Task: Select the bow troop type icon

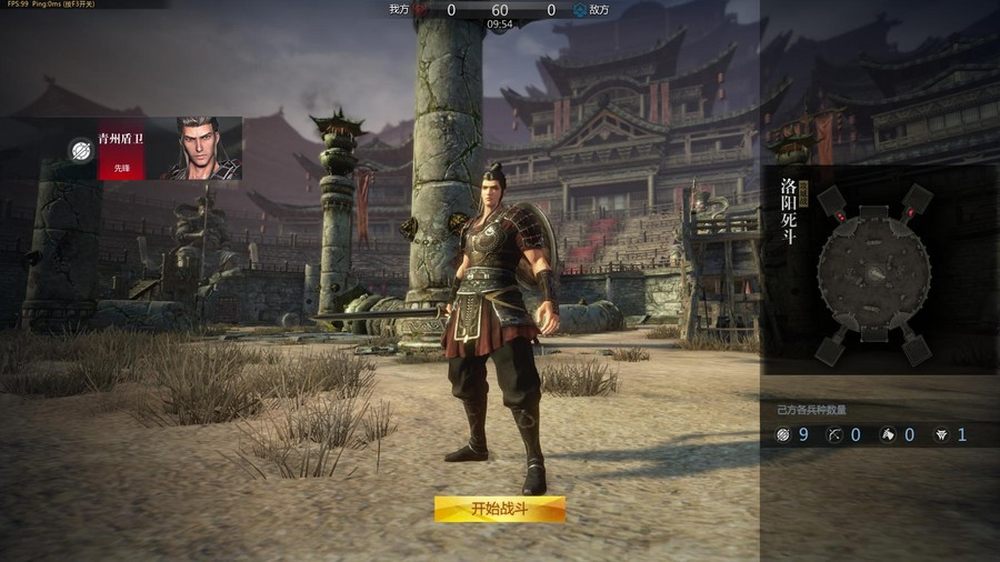Action: point(835,435)
